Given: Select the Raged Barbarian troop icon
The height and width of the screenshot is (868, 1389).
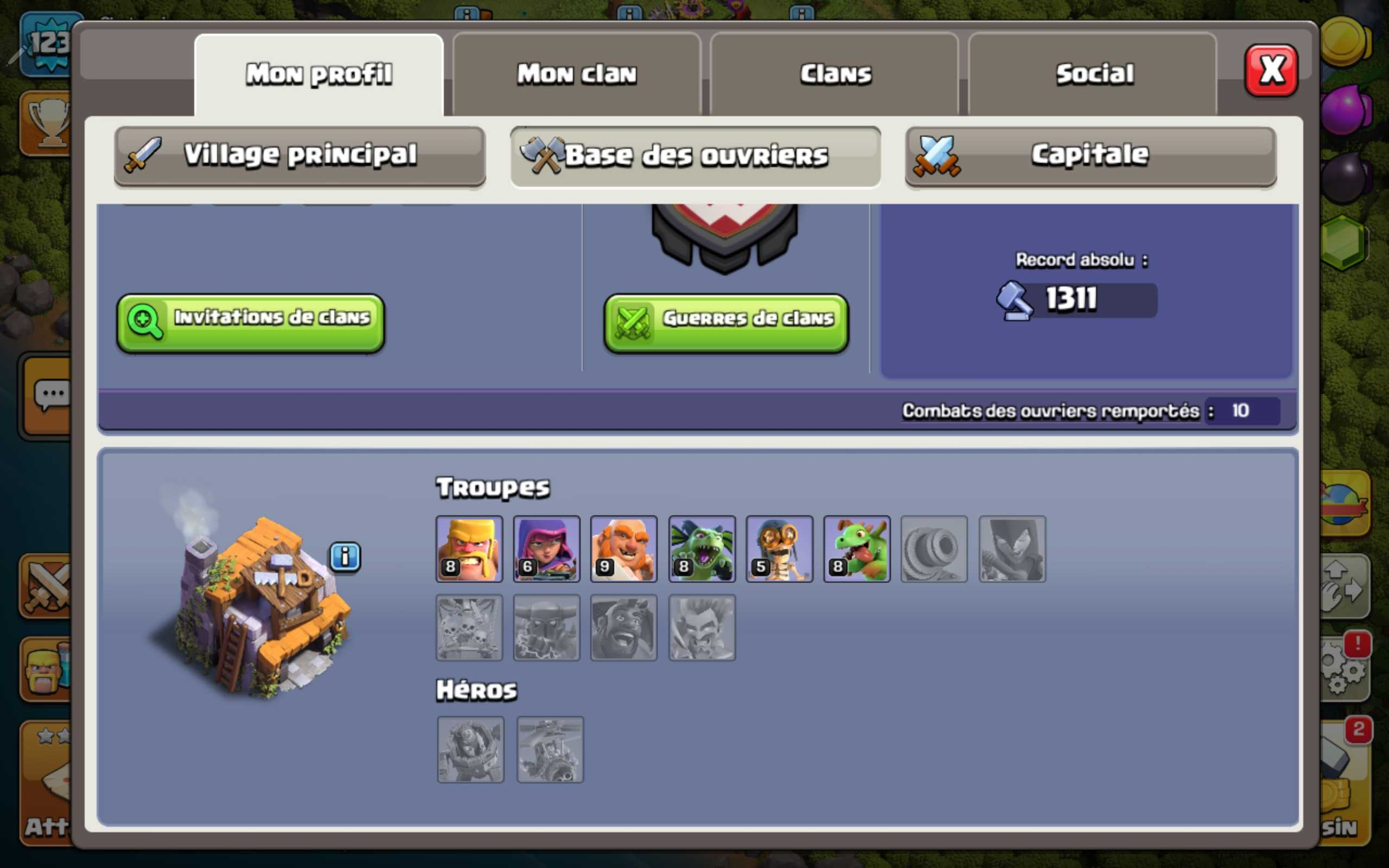Looking at the screenshot, I should tap(469, 549).
